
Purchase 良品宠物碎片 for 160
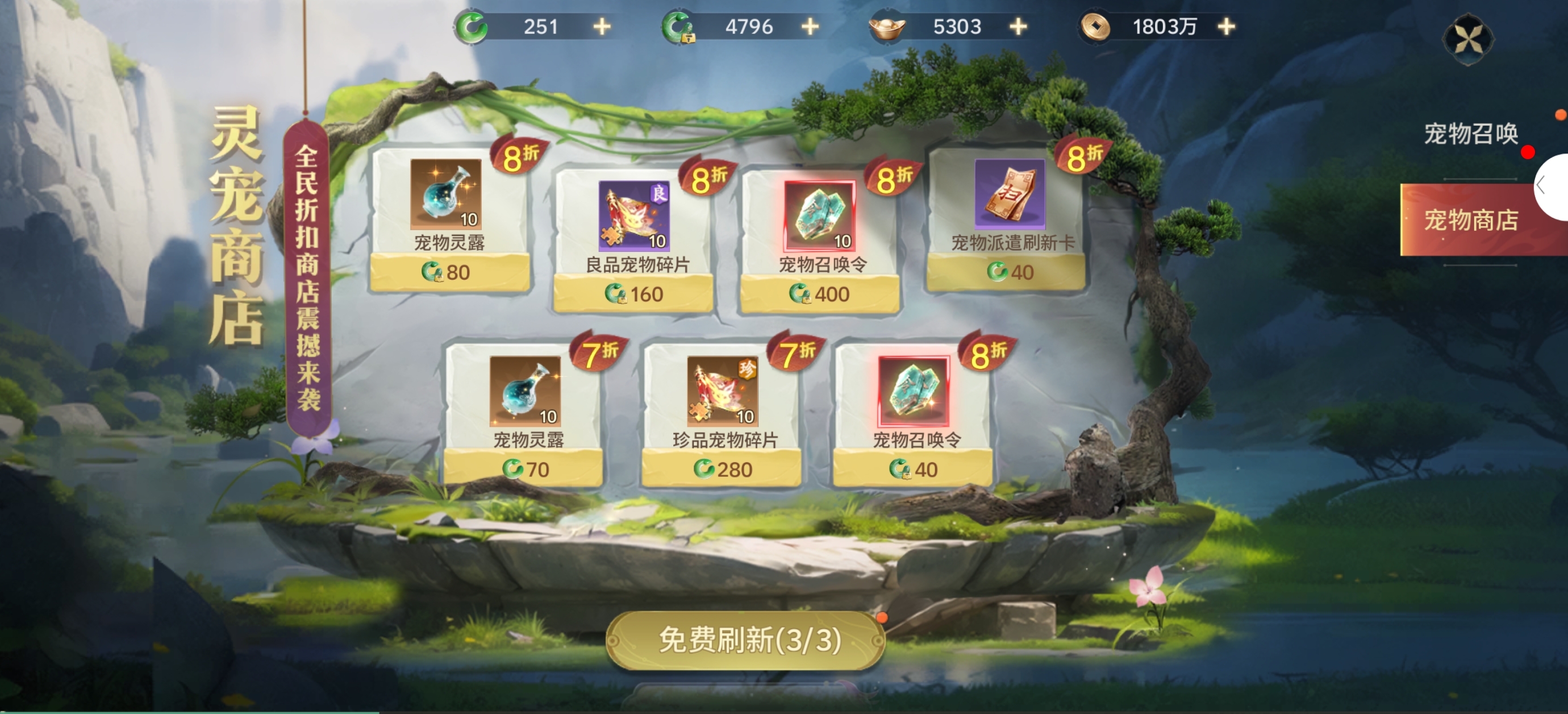(633, 294)
